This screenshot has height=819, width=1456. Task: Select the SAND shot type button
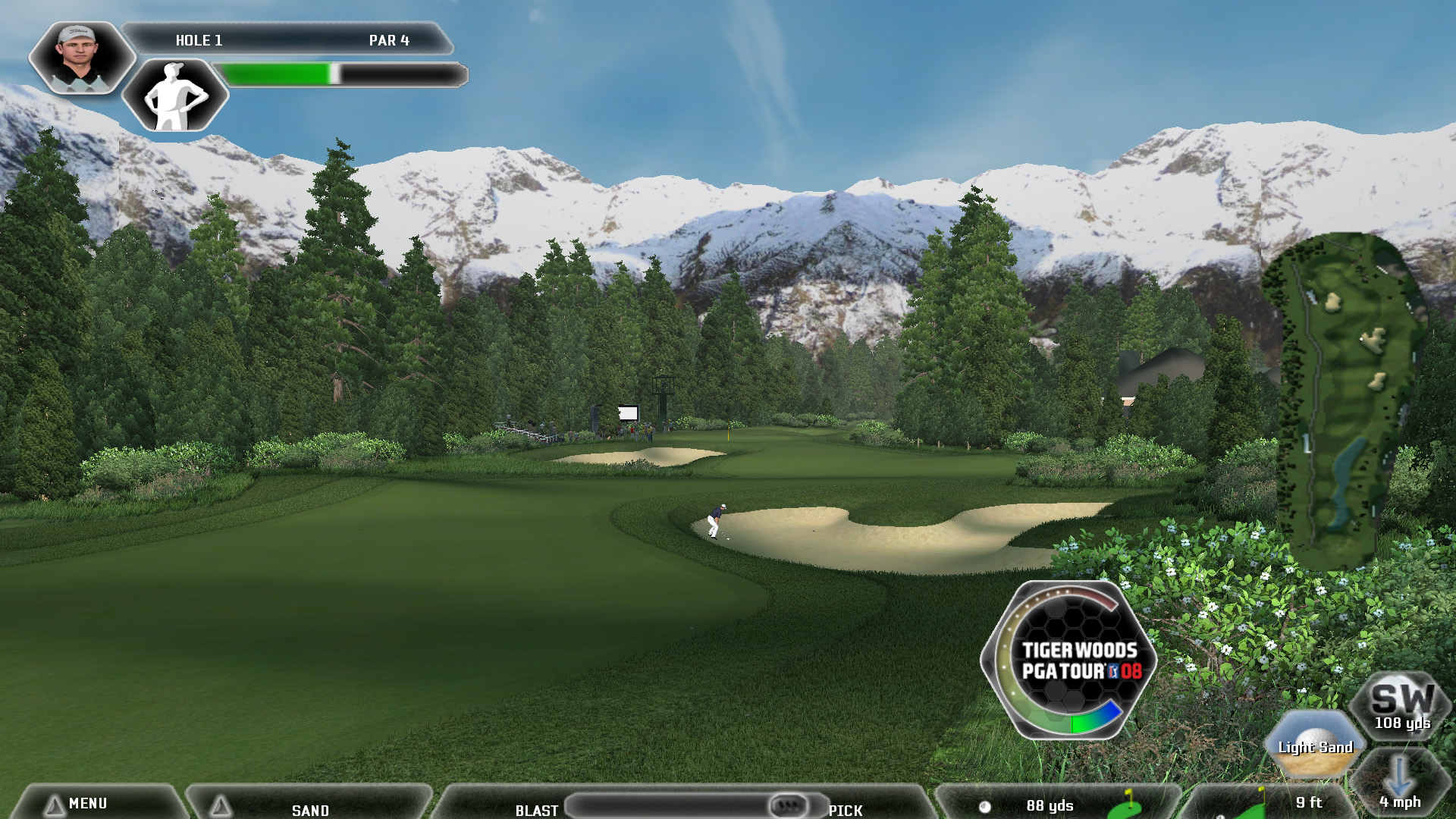[x=309, y=808]
